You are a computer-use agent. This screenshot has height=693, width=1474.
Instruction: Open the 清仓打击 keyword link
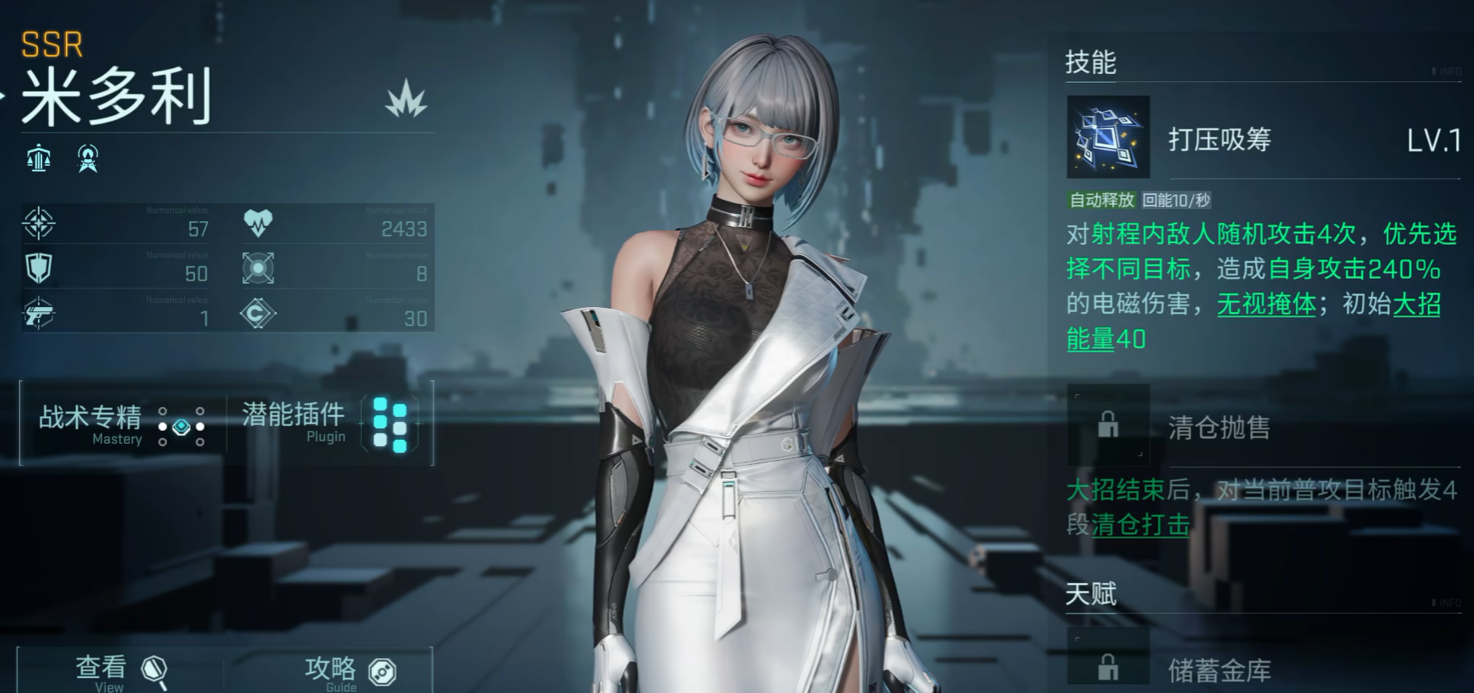click(1140, 525)
